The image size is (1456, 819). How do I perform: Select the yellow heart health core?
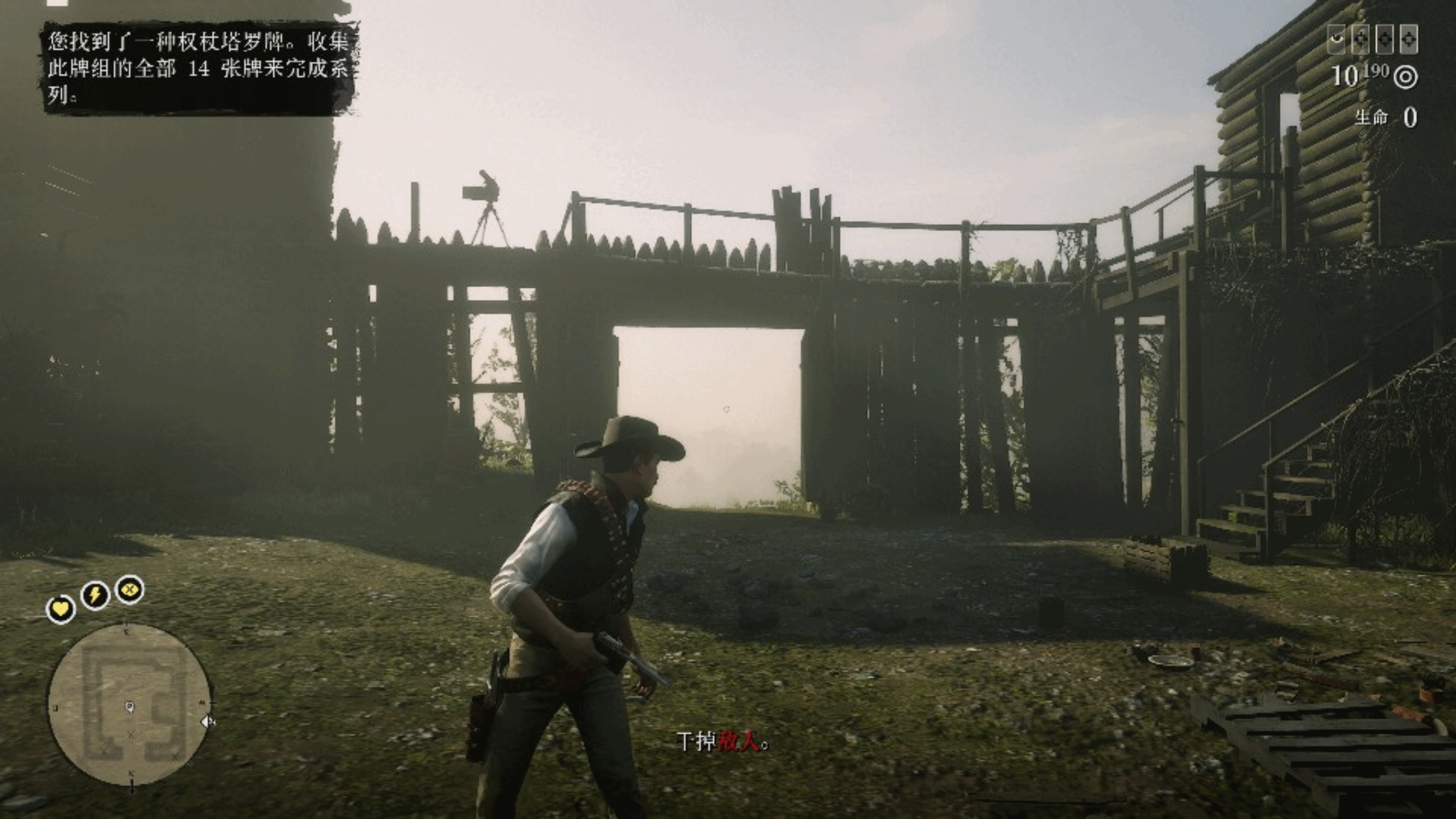click(60, 609)
